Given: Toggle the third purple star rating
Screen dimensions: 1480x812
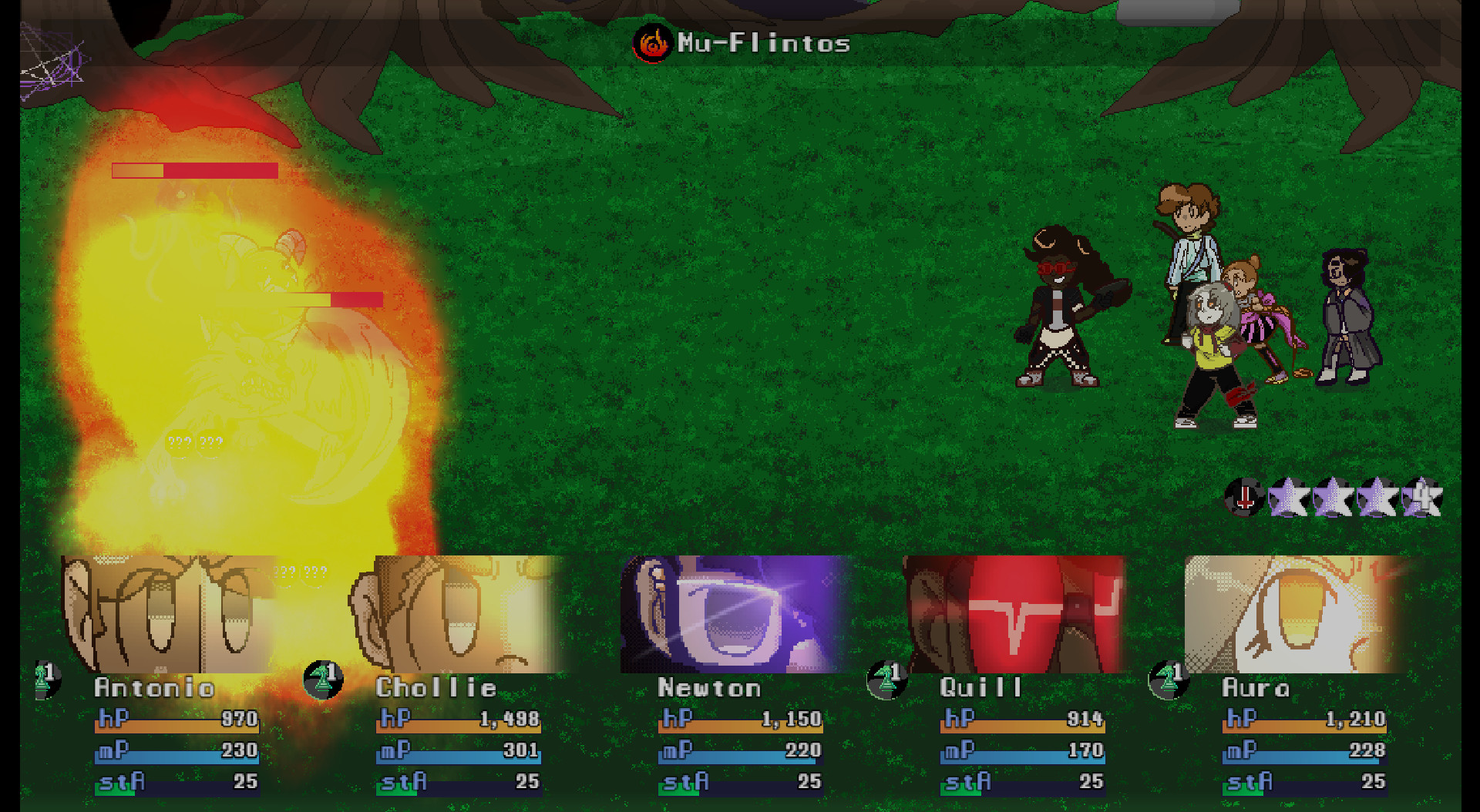Looking at the screenshot, I should tap(1376, 497).
